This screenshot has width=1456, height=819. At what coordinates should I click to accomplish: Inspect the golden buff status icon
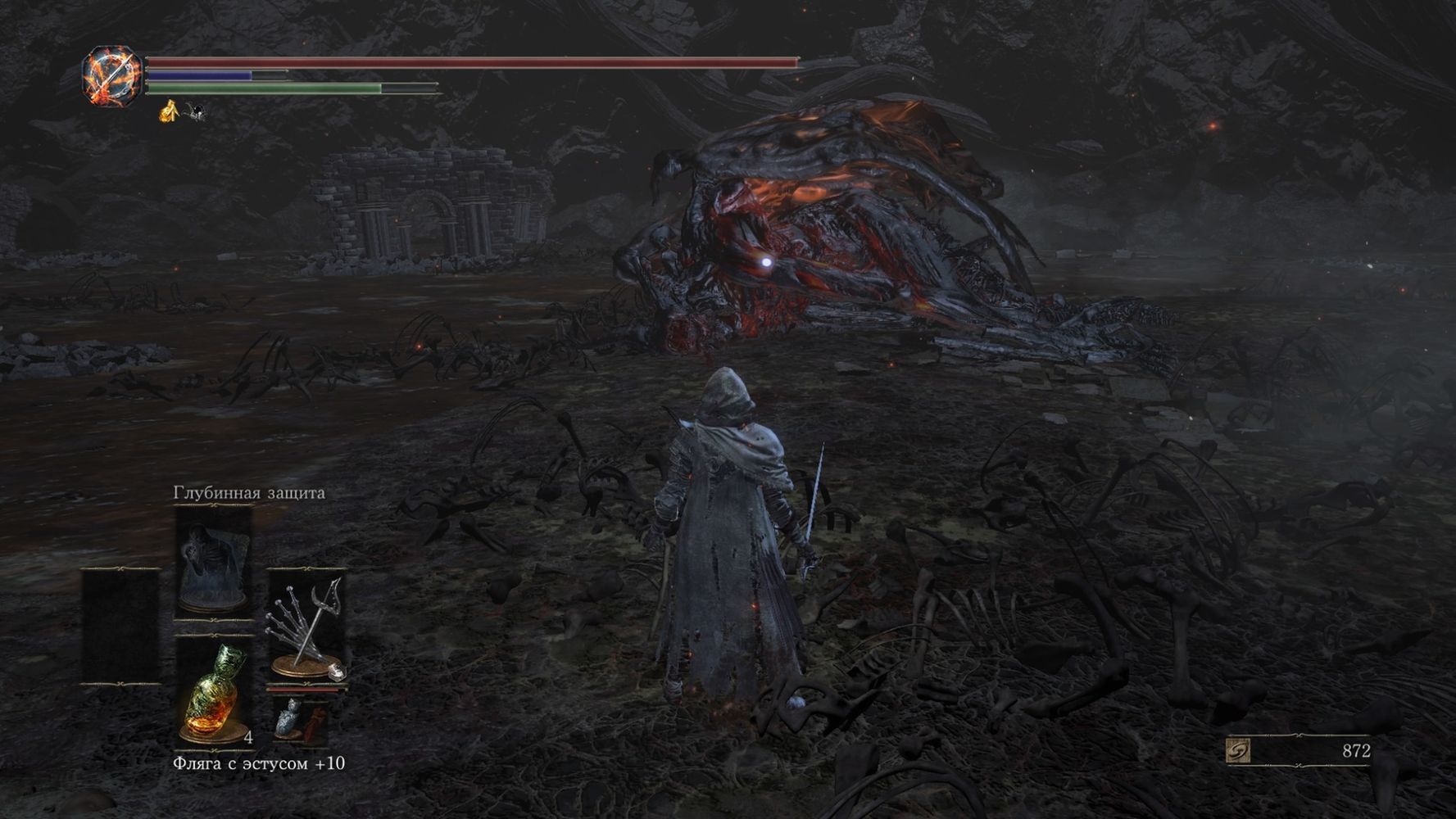170,111
